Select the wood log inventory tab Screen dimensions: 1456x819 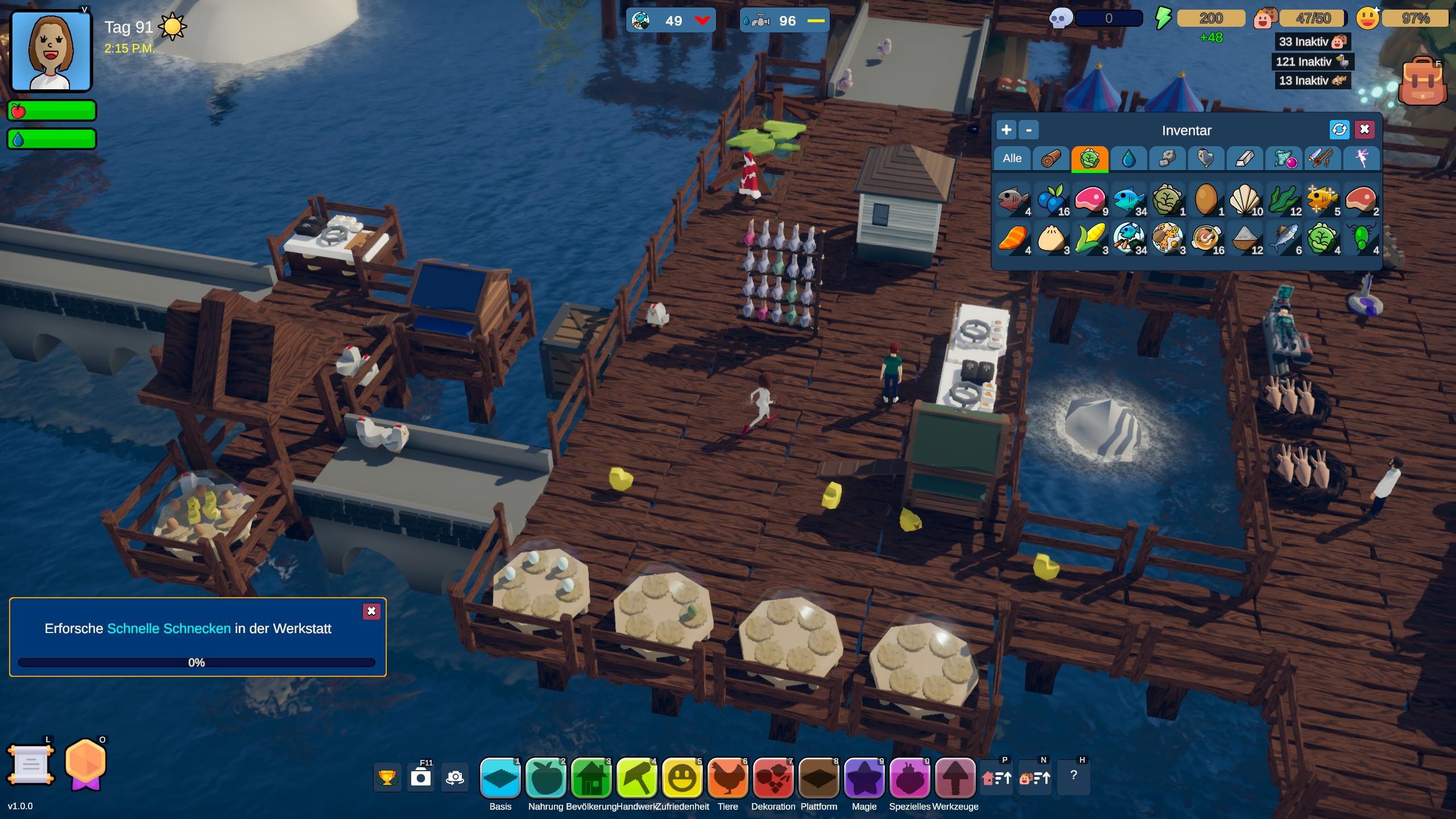[x=1050, y=159]
